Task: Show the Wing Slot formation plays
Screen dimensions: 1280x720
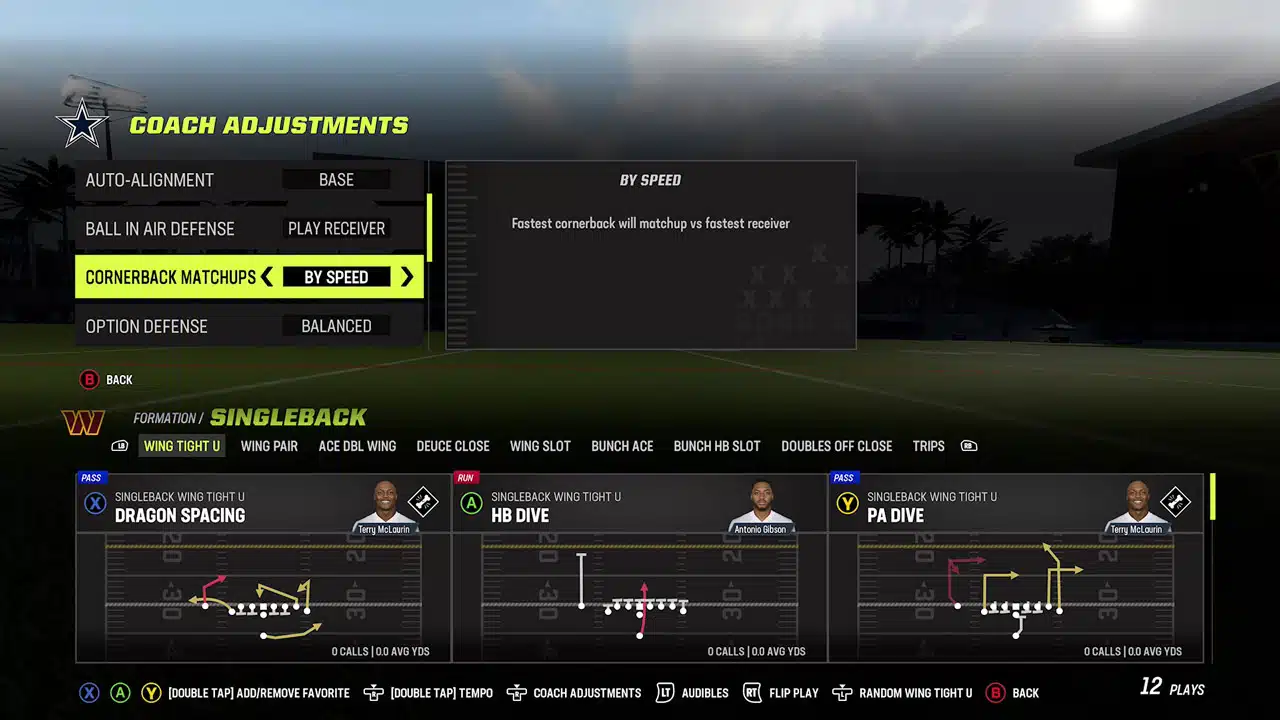Action: click(540, 446)
